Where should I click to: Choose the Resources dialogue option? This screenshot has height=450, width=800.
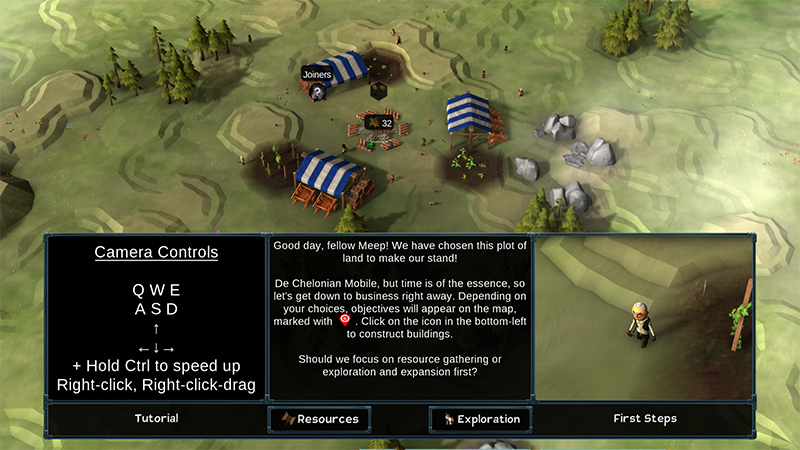[320, 419]
